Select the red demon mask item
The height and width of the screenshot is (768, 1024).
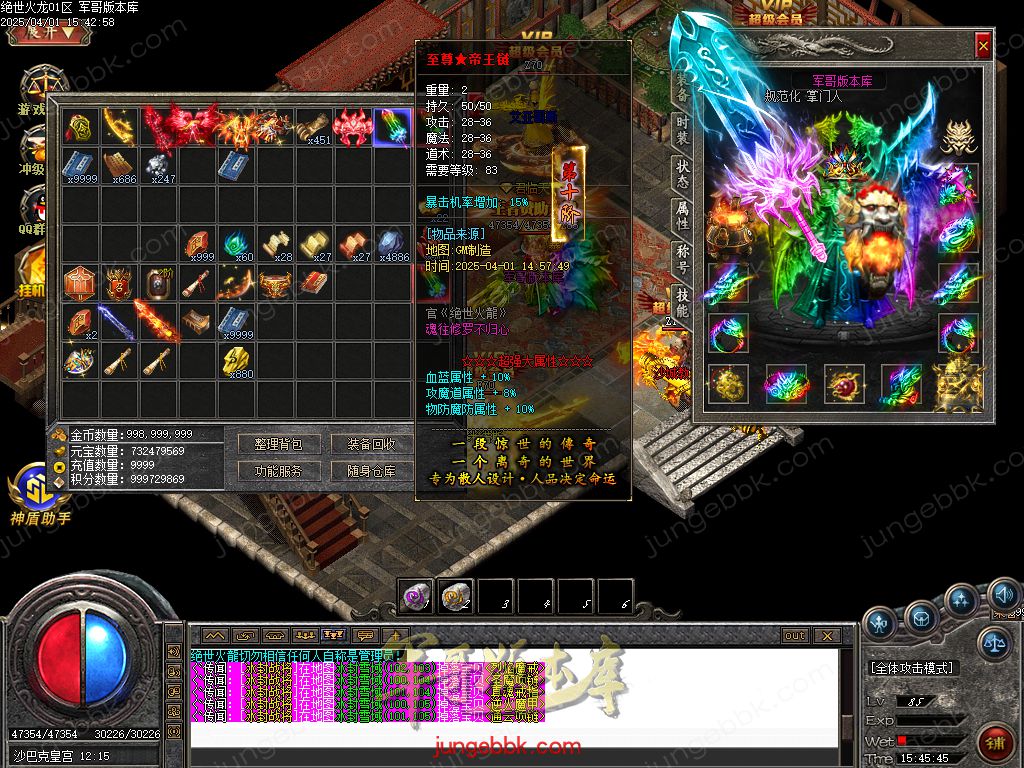352,127
